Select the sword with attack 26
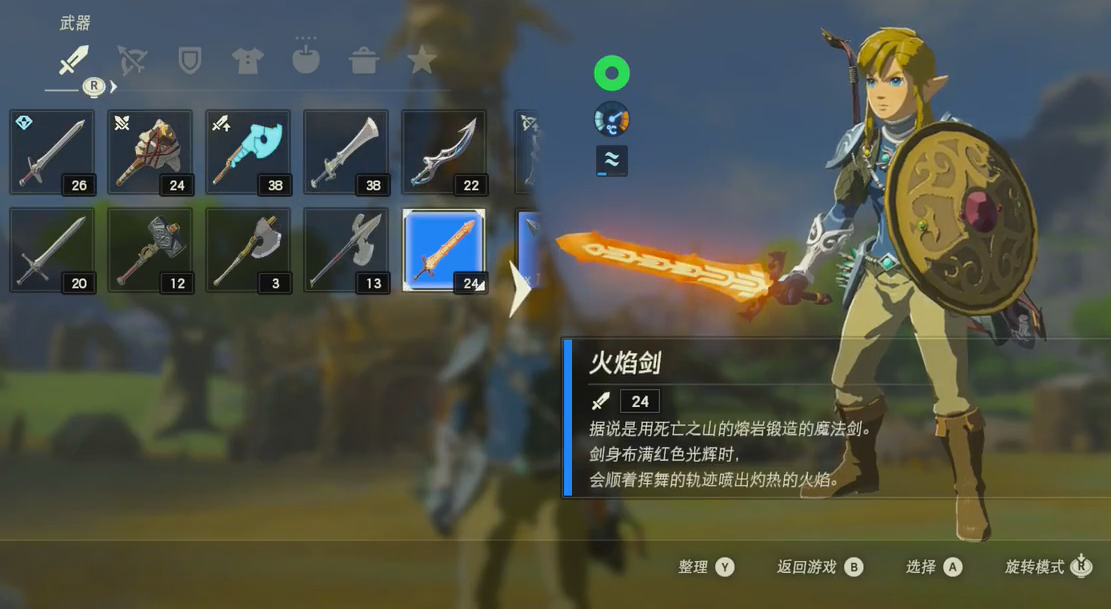Screen dimensions: 1111x609 click(52, 153)
